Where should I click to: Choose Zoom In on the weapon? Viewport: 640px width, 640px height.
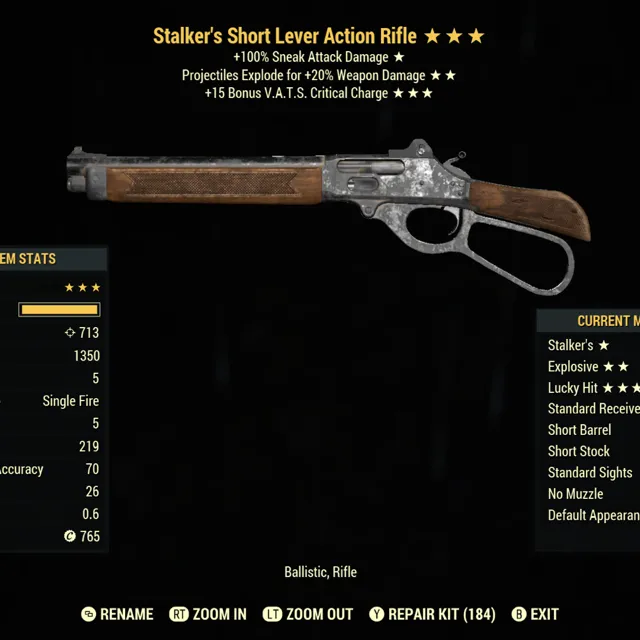pyautogui.click(x=209, y=614)
